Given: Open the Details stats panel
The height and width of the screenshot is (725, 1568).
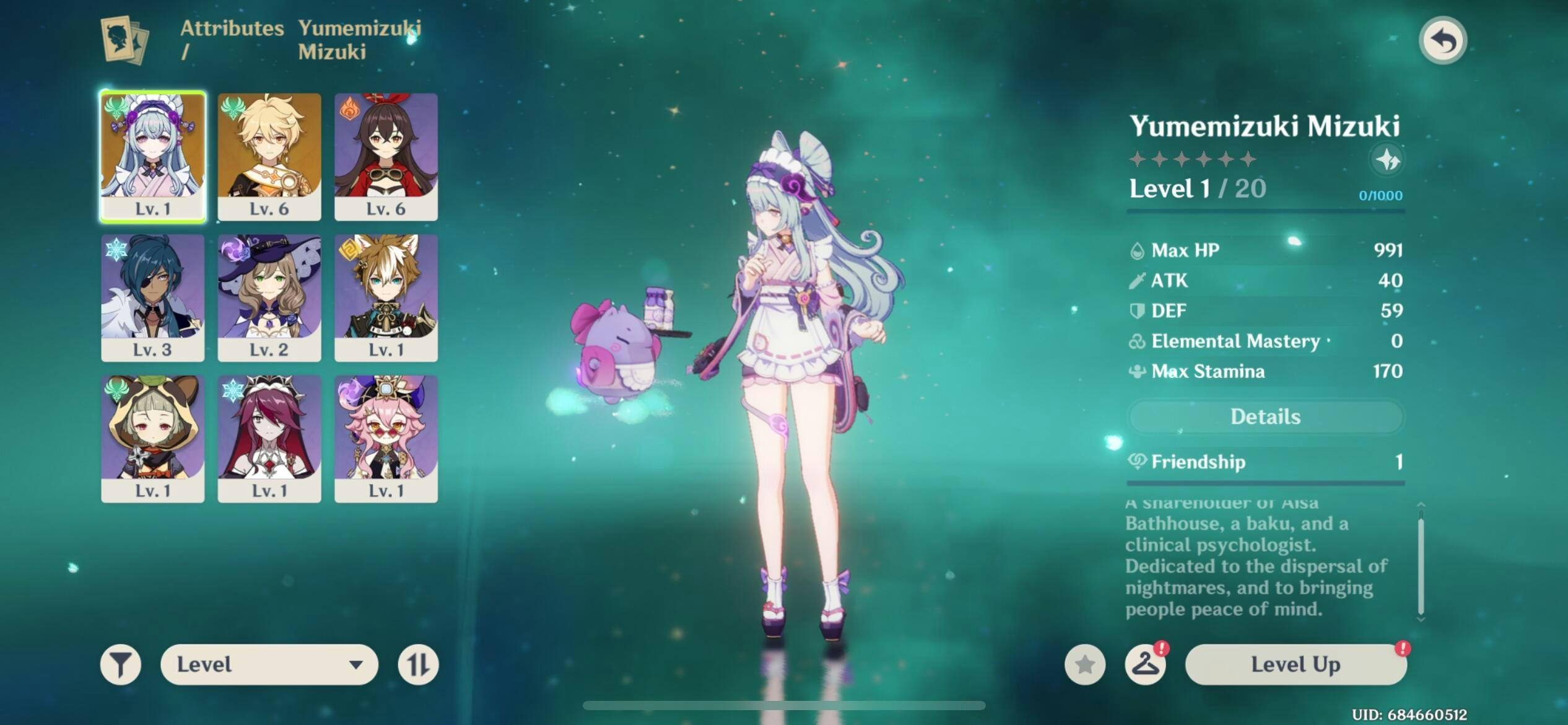Looking at the screenshot, I should coord(1265,416).
